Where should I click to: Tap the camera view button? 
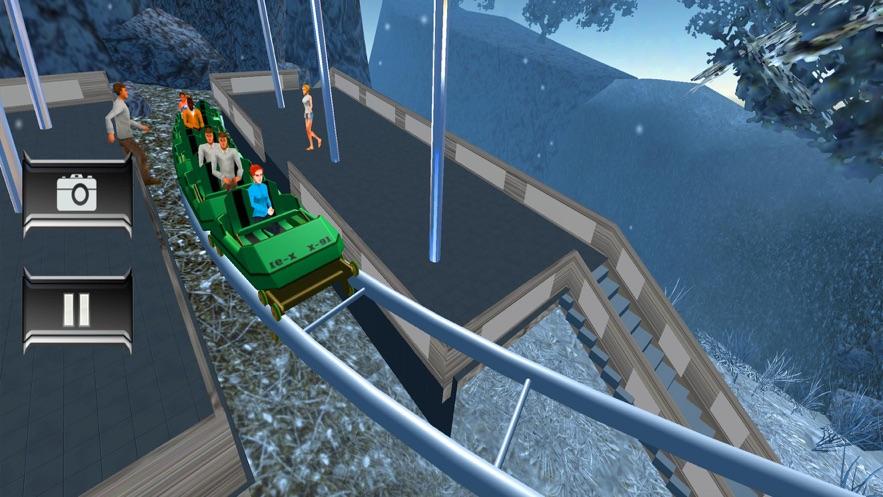point(77,193)
